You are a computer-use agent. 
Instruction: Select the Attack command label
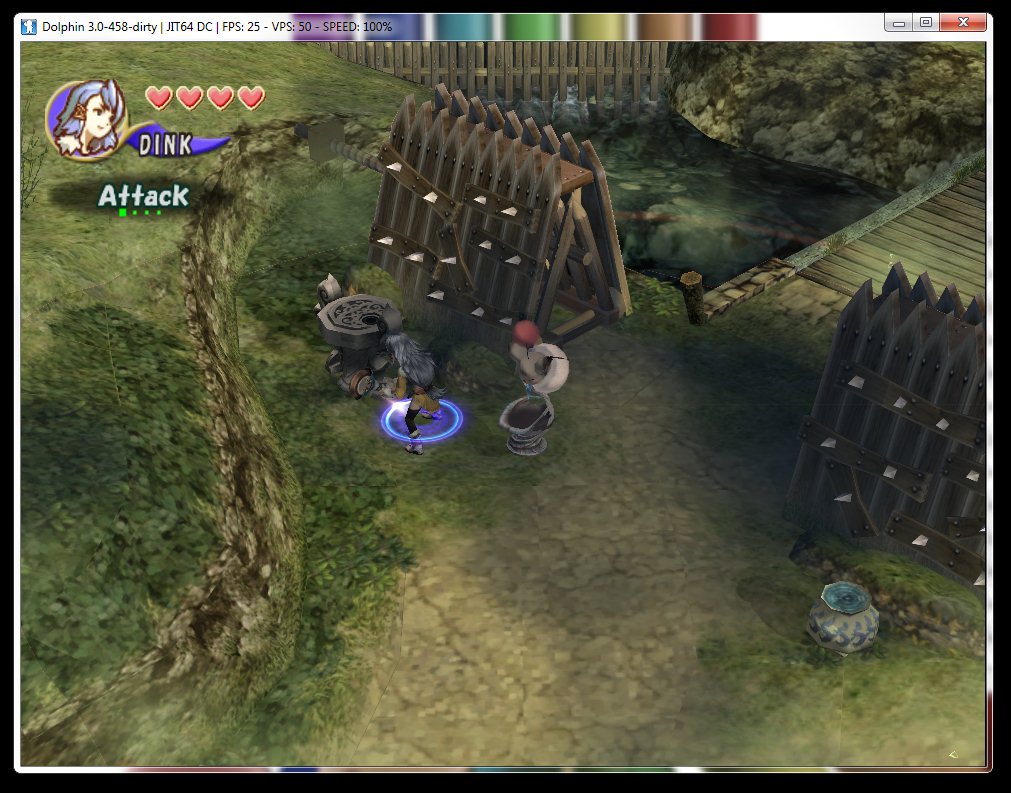tap(143, 196)
